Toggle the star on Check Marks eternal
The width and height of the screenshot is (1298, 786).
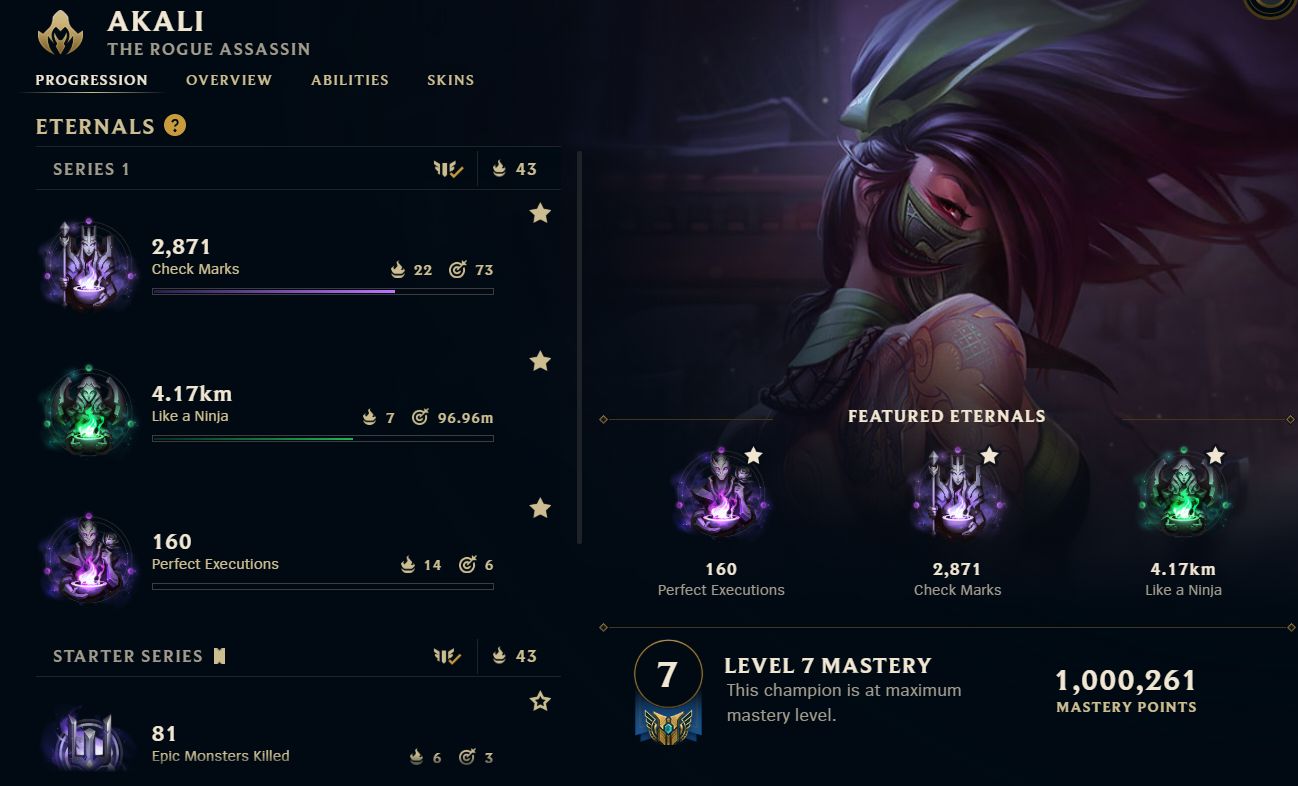(540, 213)
